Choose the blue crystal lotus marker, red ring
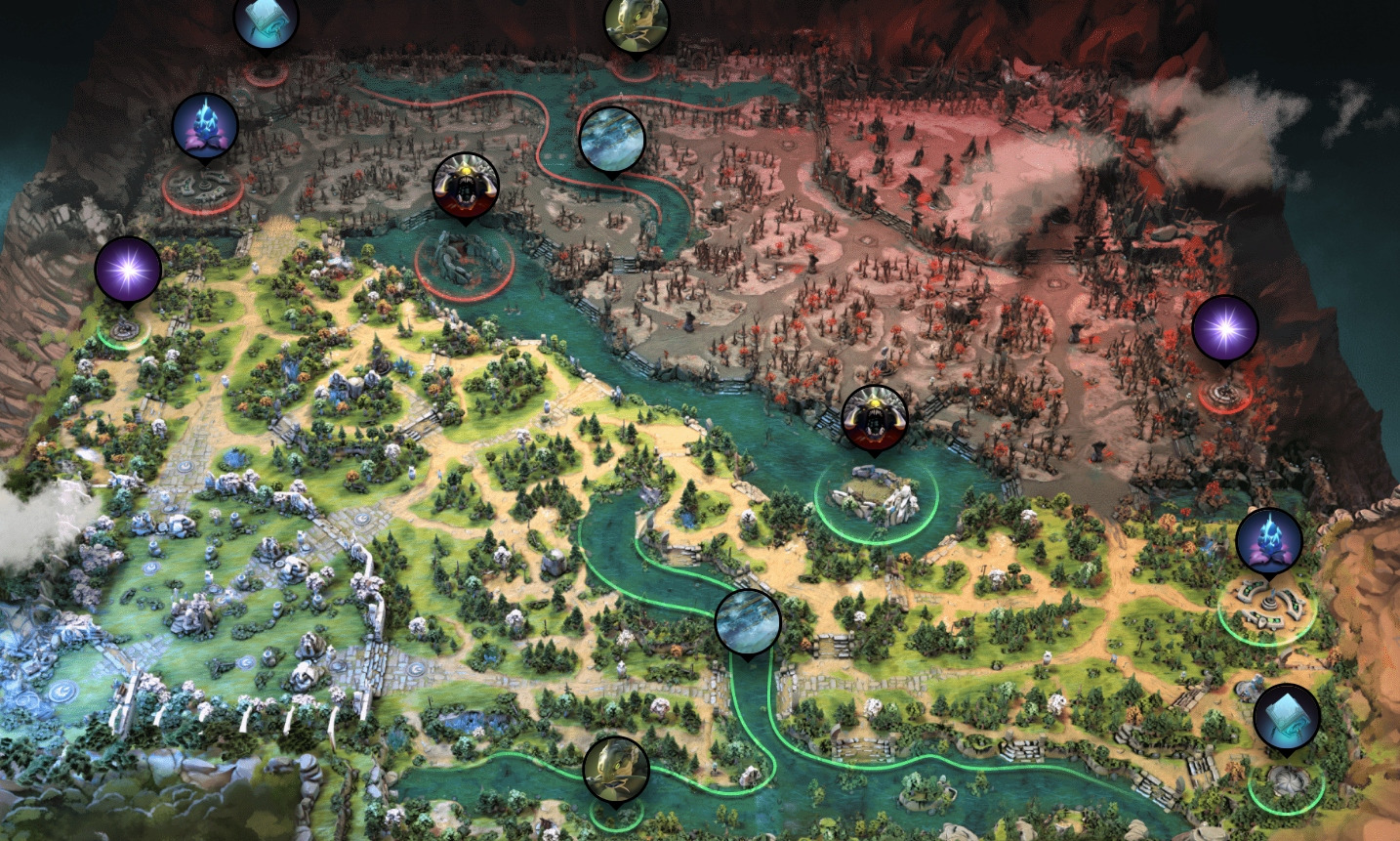 (x=205, y=127)
